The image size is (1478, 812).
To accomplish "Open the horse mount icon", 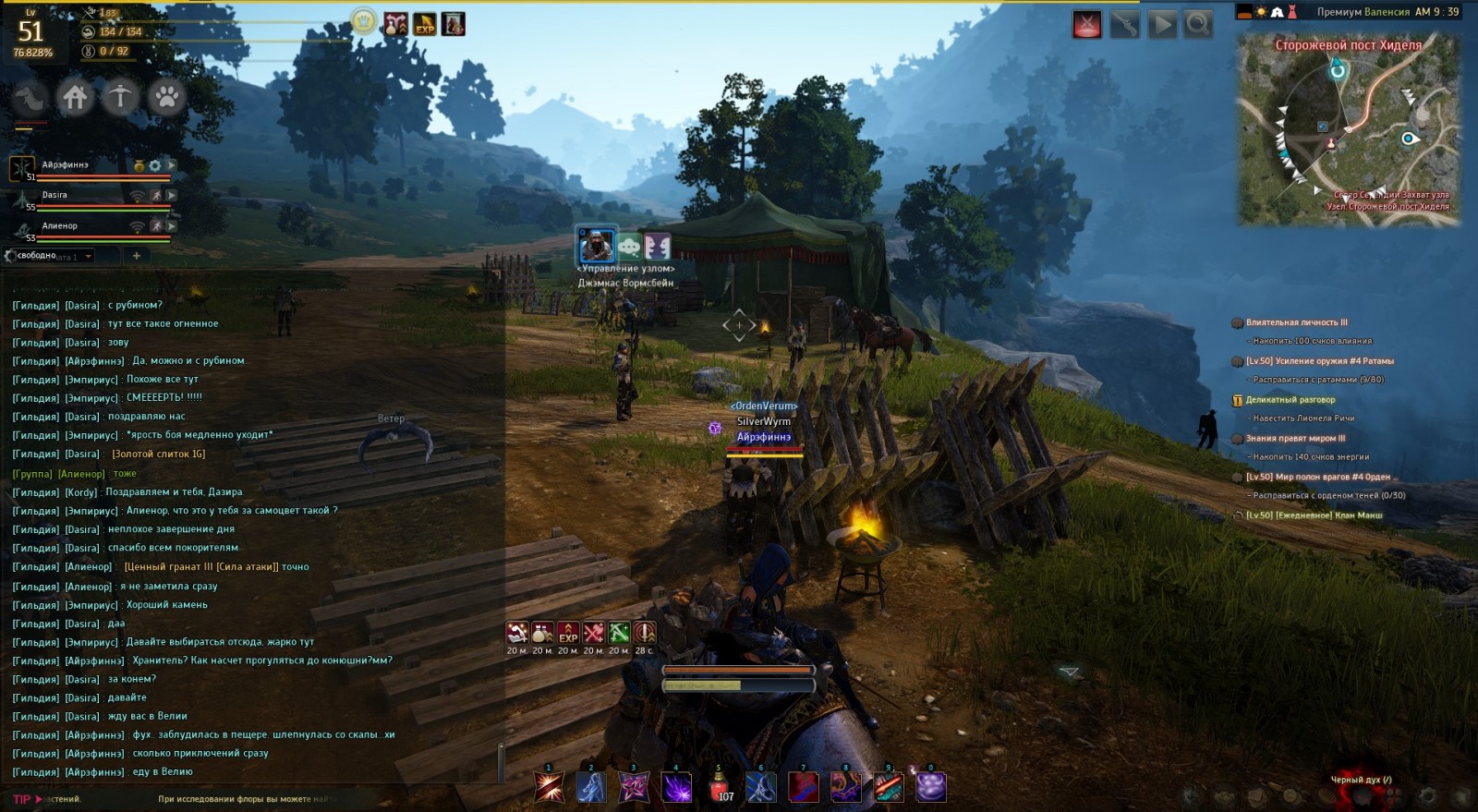I will pos(30,97).
